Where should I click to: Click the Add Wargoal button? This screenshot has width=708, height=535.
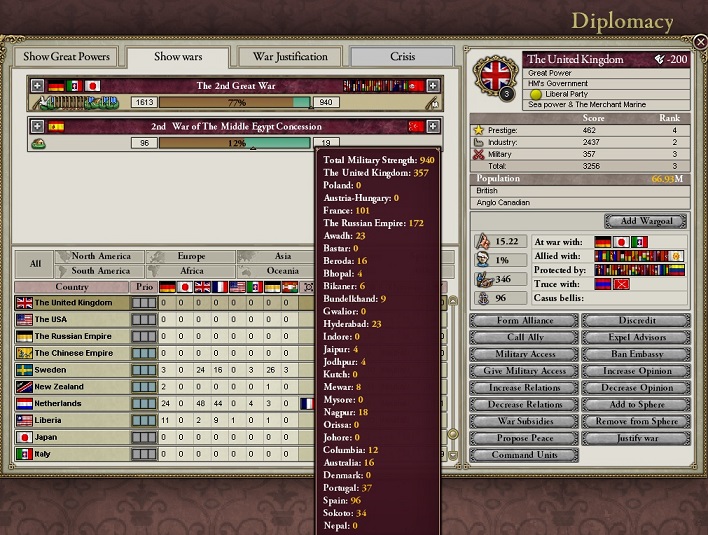(645, 220)
